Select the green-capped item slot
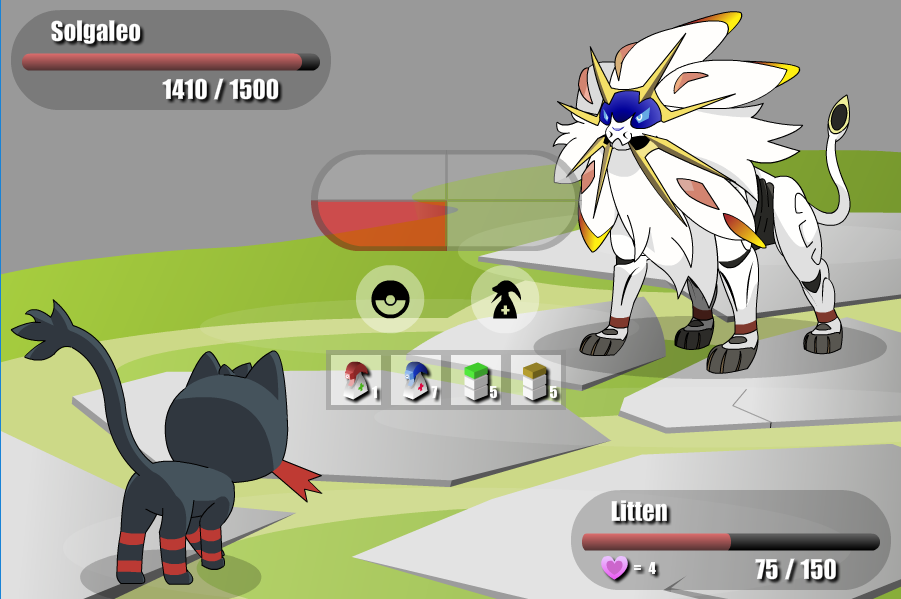Viewport: 901px width, 599px height. point(476,381)
